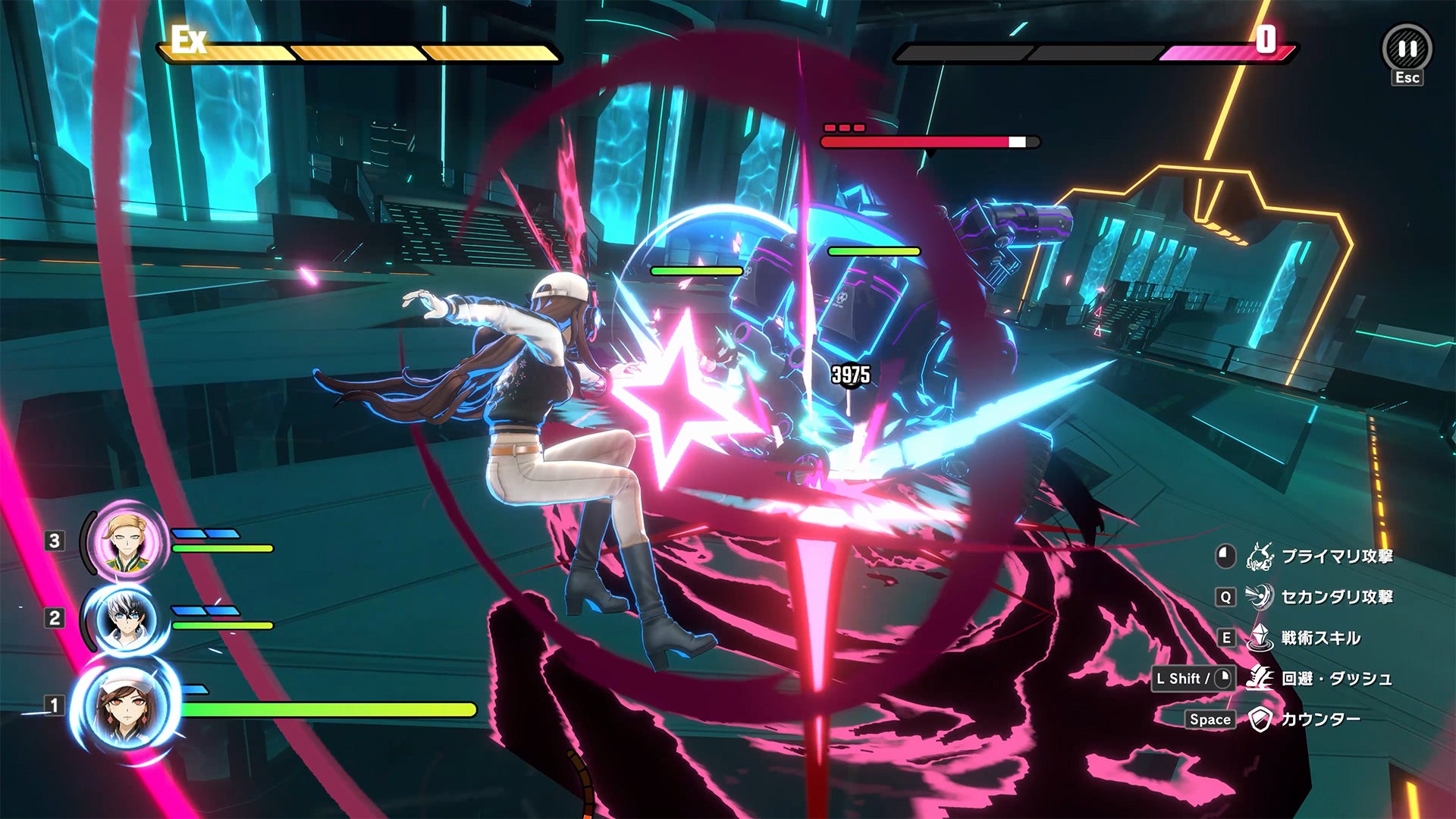Activate the カウンター counter shield icon
Viewport: 1456px width, 819px height.
point(1260,719)
